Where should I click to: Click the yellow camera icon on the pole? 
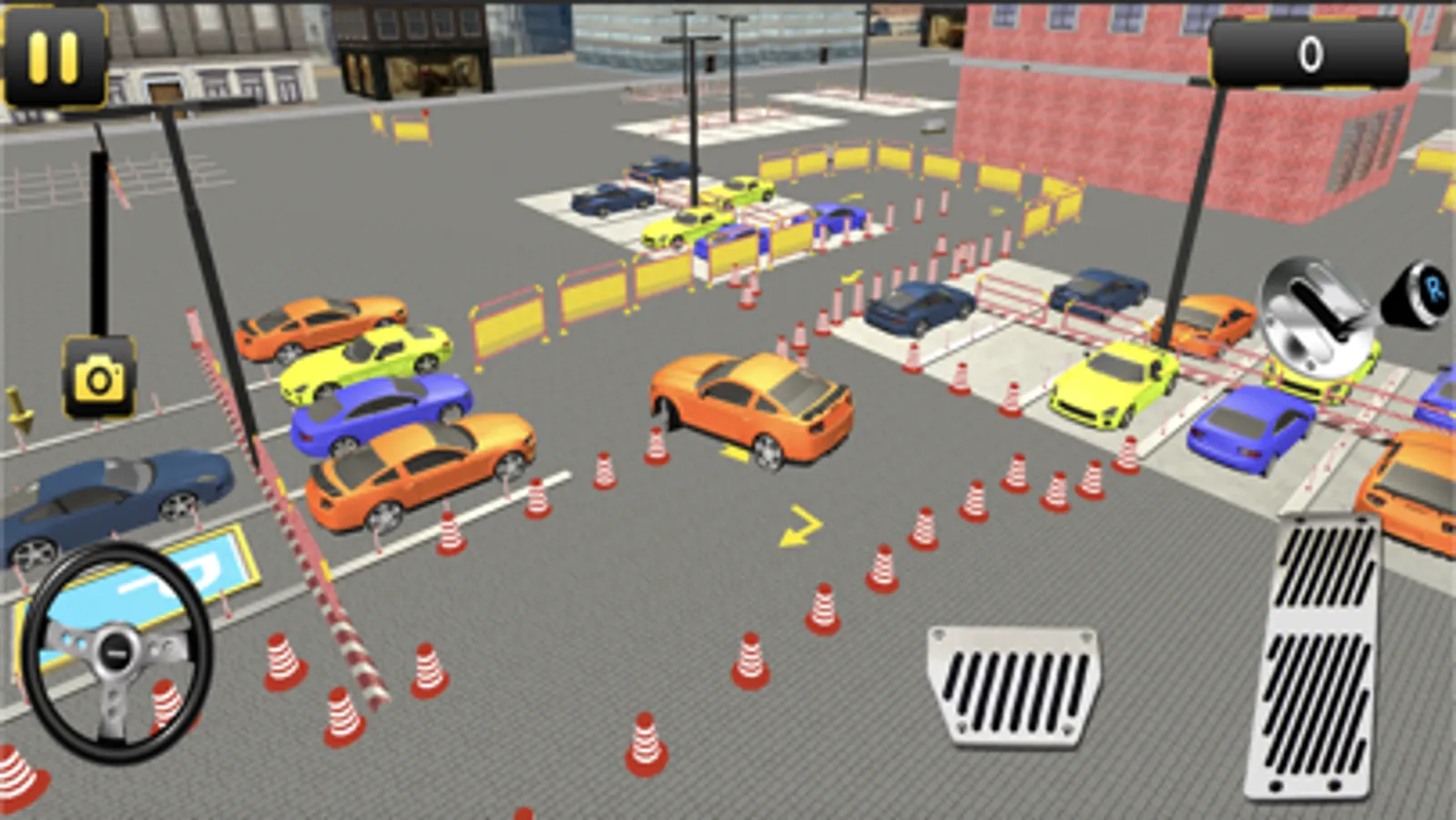point(100,377)
